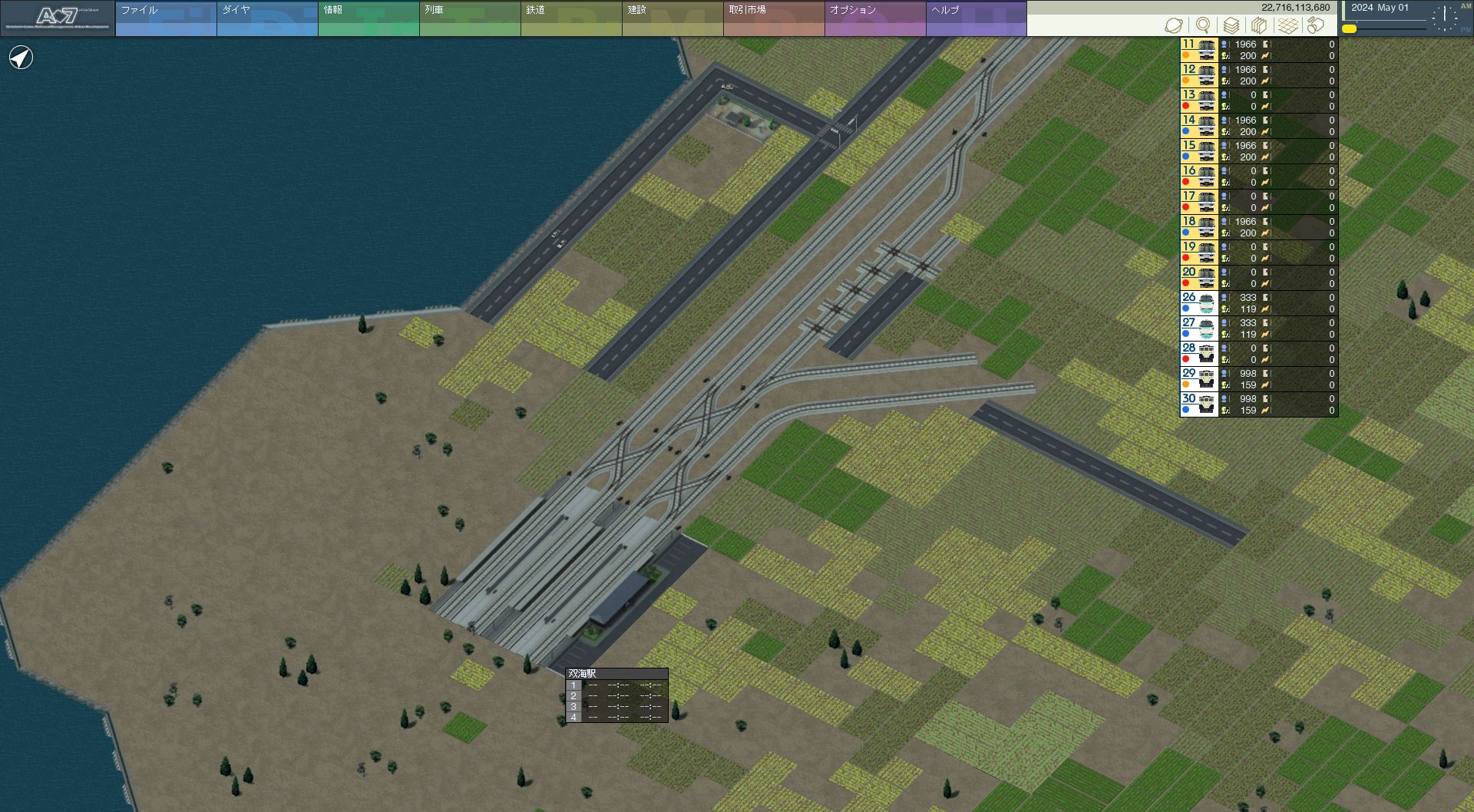Screen dimensions: 1474x812
Task: Toggle the grid overlay icon
Action: [x=1287, y=25]
